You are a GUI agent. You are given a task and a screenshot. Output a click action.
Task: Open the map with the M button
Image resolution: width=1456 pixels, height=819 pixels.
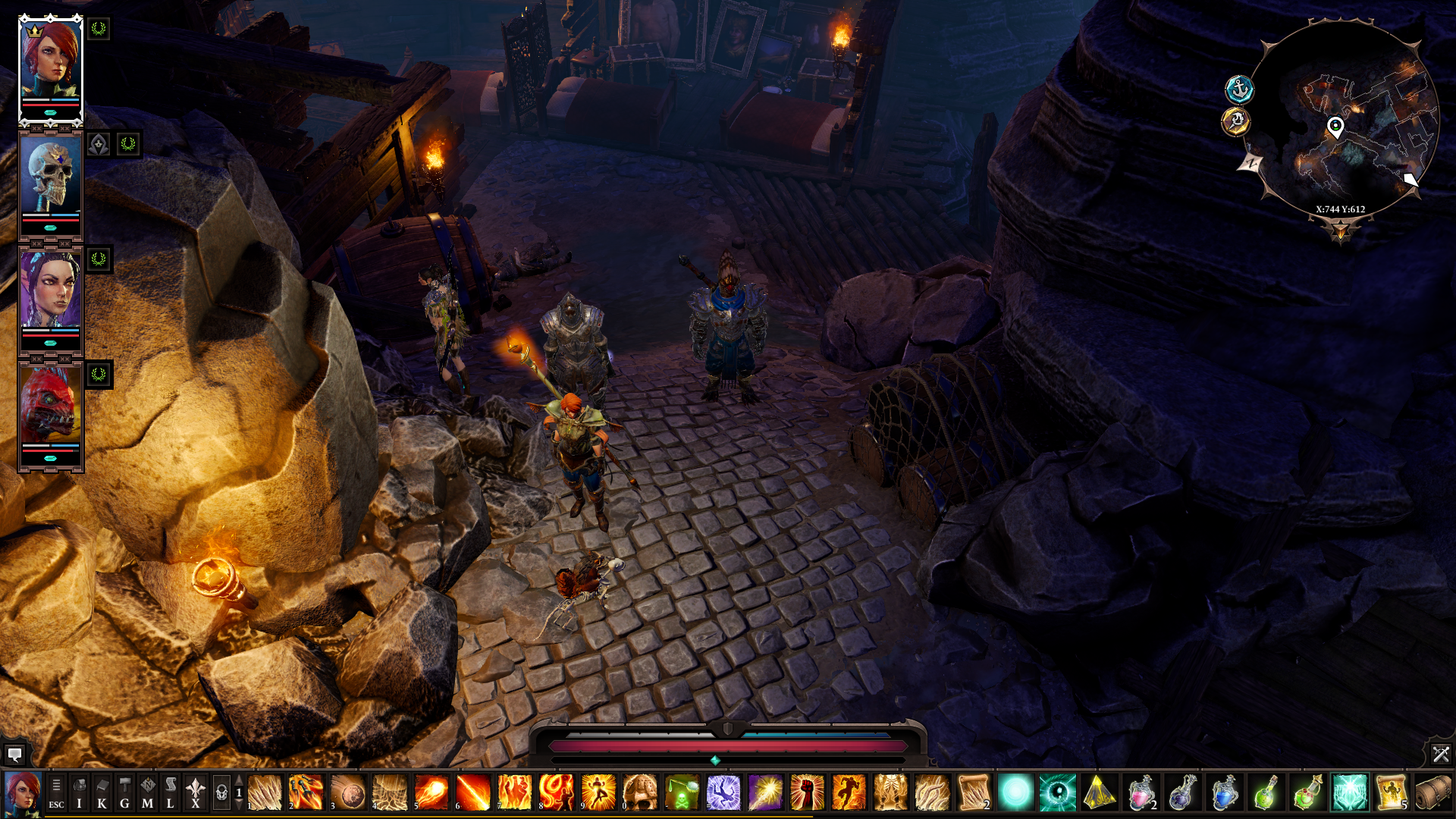148,792
